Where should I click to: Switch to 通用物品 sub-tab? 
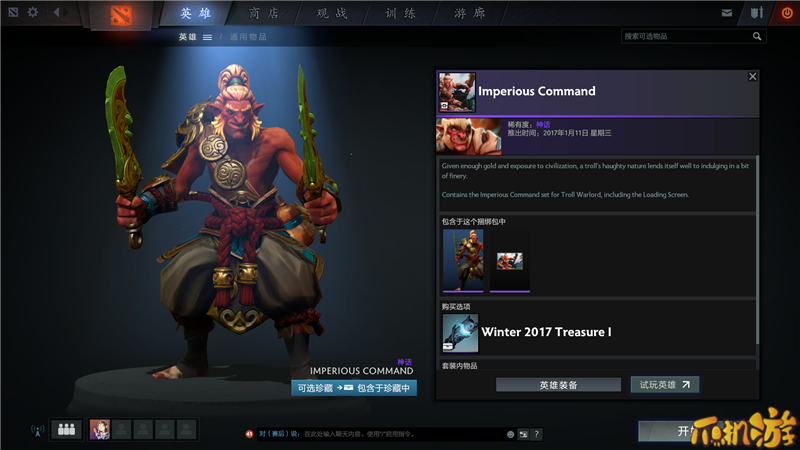point(248,37)
